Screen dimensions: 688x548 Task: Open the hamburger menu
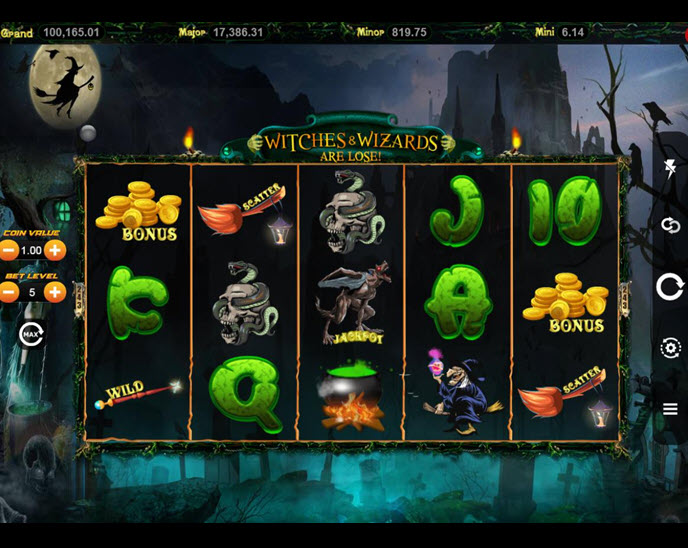670,408
